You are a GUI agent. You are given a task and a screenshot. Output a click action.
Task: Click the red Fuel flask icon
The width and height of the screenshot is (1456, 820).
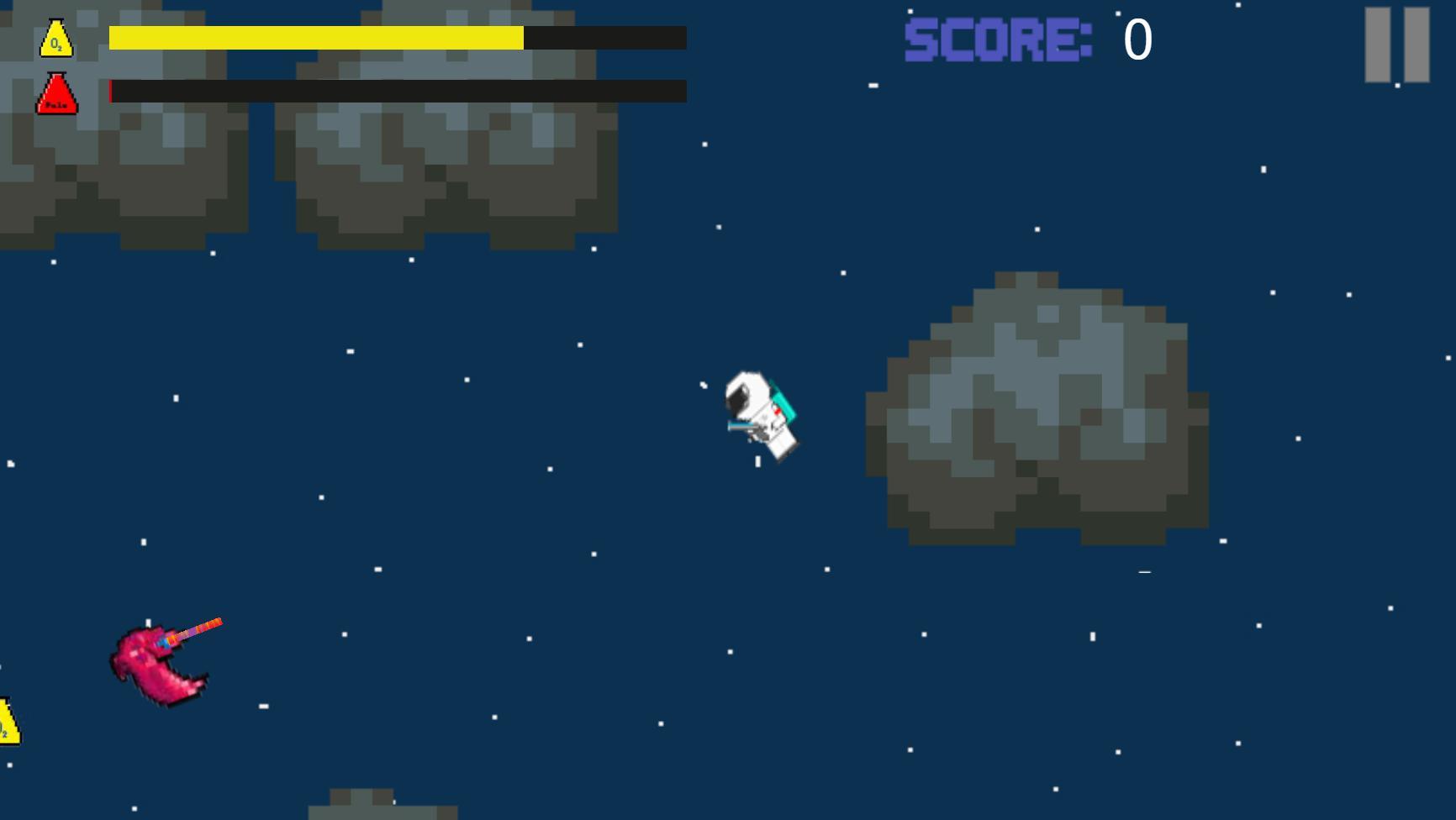55,92
